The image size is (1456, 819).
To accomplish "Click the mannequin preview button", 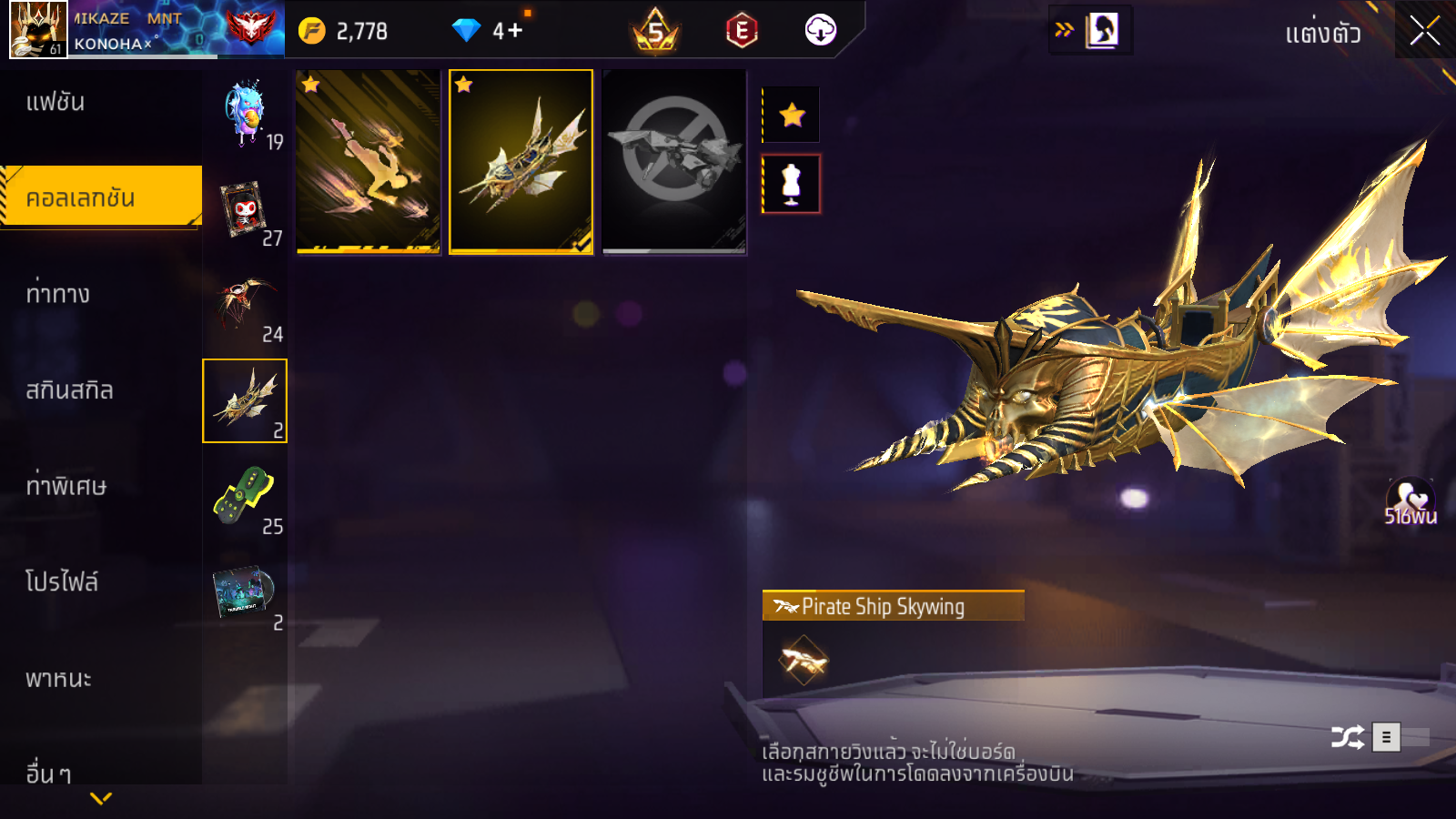I will [792, 184].
